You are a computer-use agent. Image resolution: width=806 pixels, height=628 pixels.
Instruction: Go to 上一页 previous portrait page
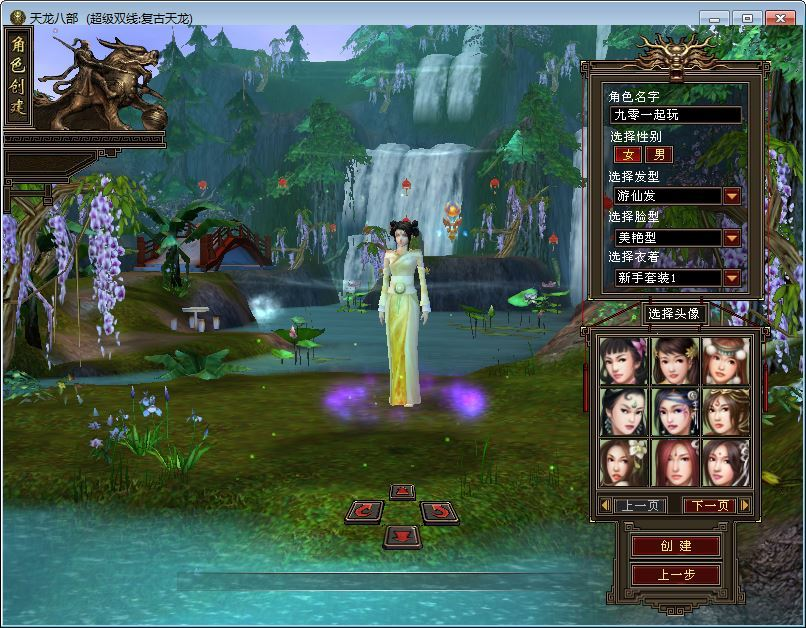coord(639,506)
